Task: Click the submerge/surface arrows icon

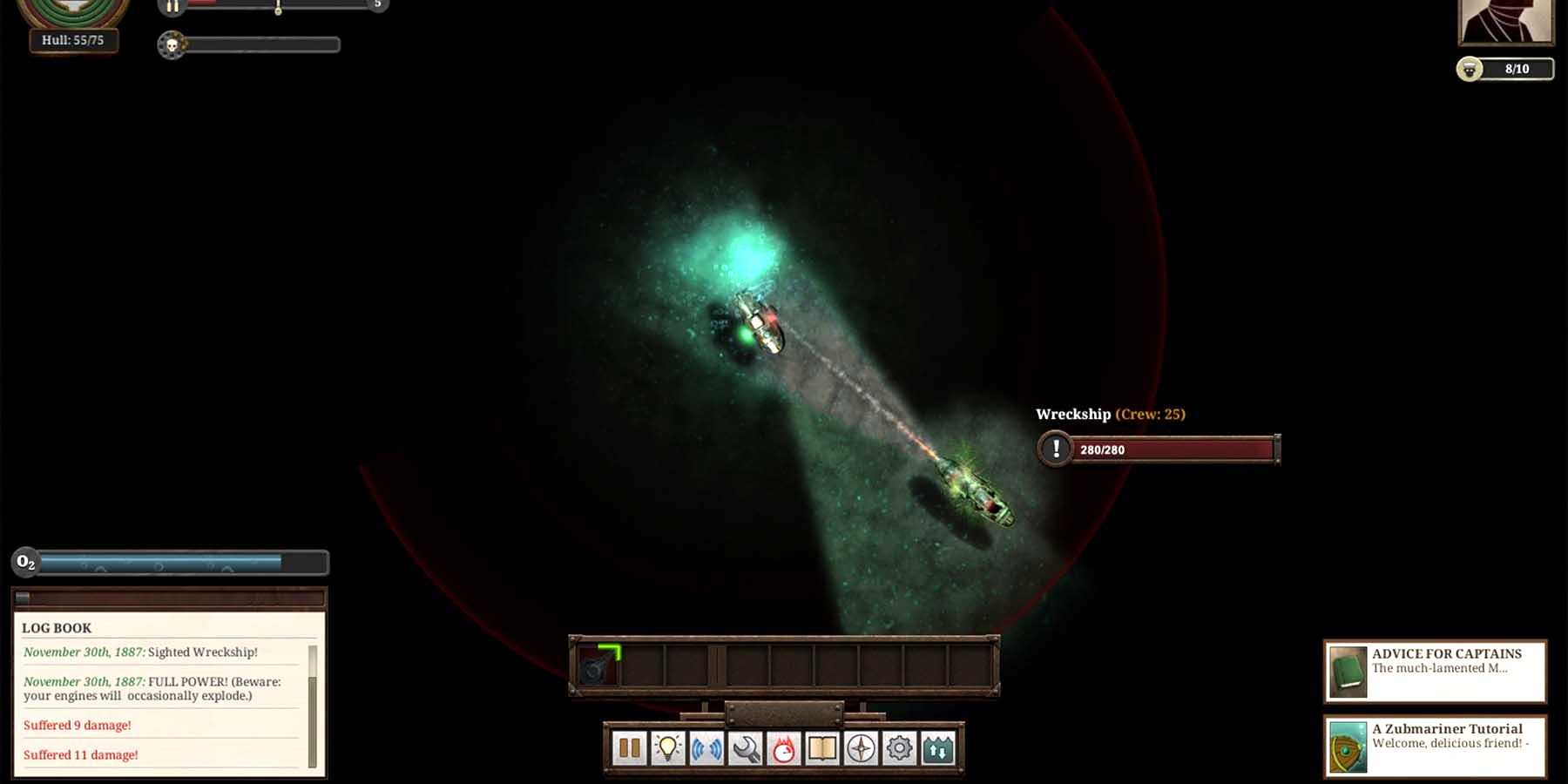Action: coord(938,748)
